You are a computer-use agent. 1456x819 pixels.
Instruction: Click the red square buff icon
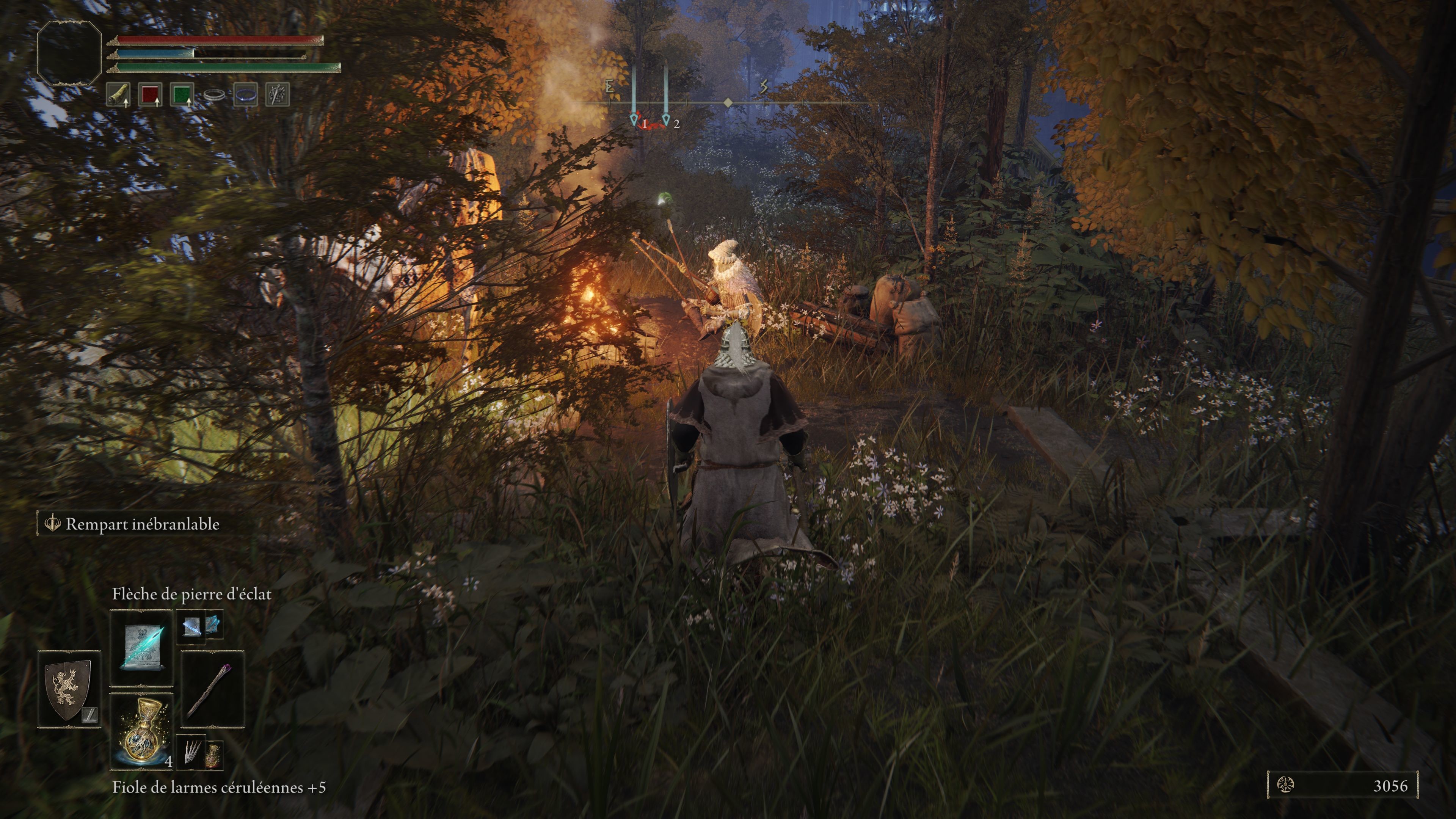click(x=150, y=94)
